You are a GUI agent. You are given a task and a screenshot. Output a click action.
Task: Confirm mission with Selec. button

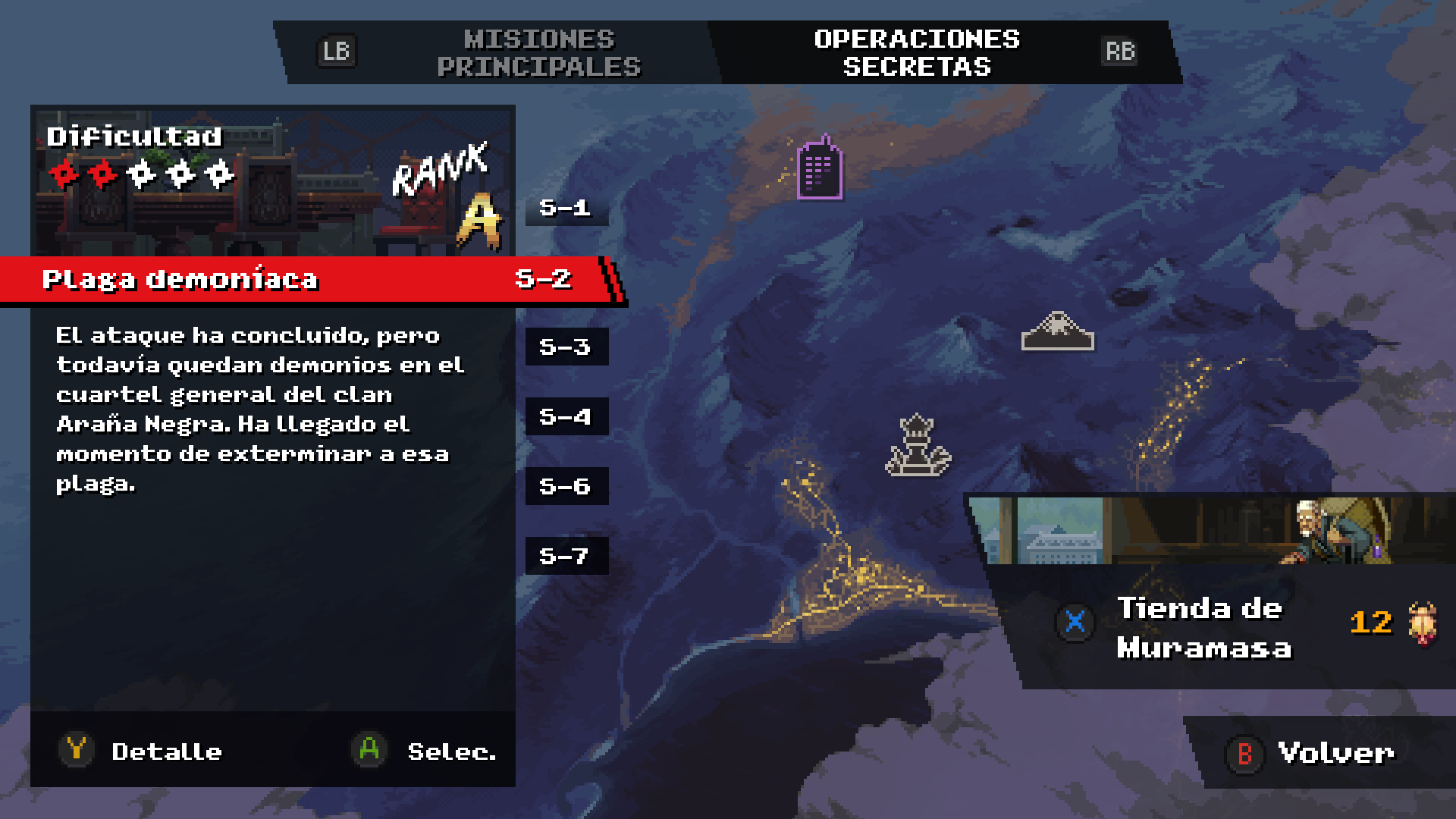click(425, 751)
